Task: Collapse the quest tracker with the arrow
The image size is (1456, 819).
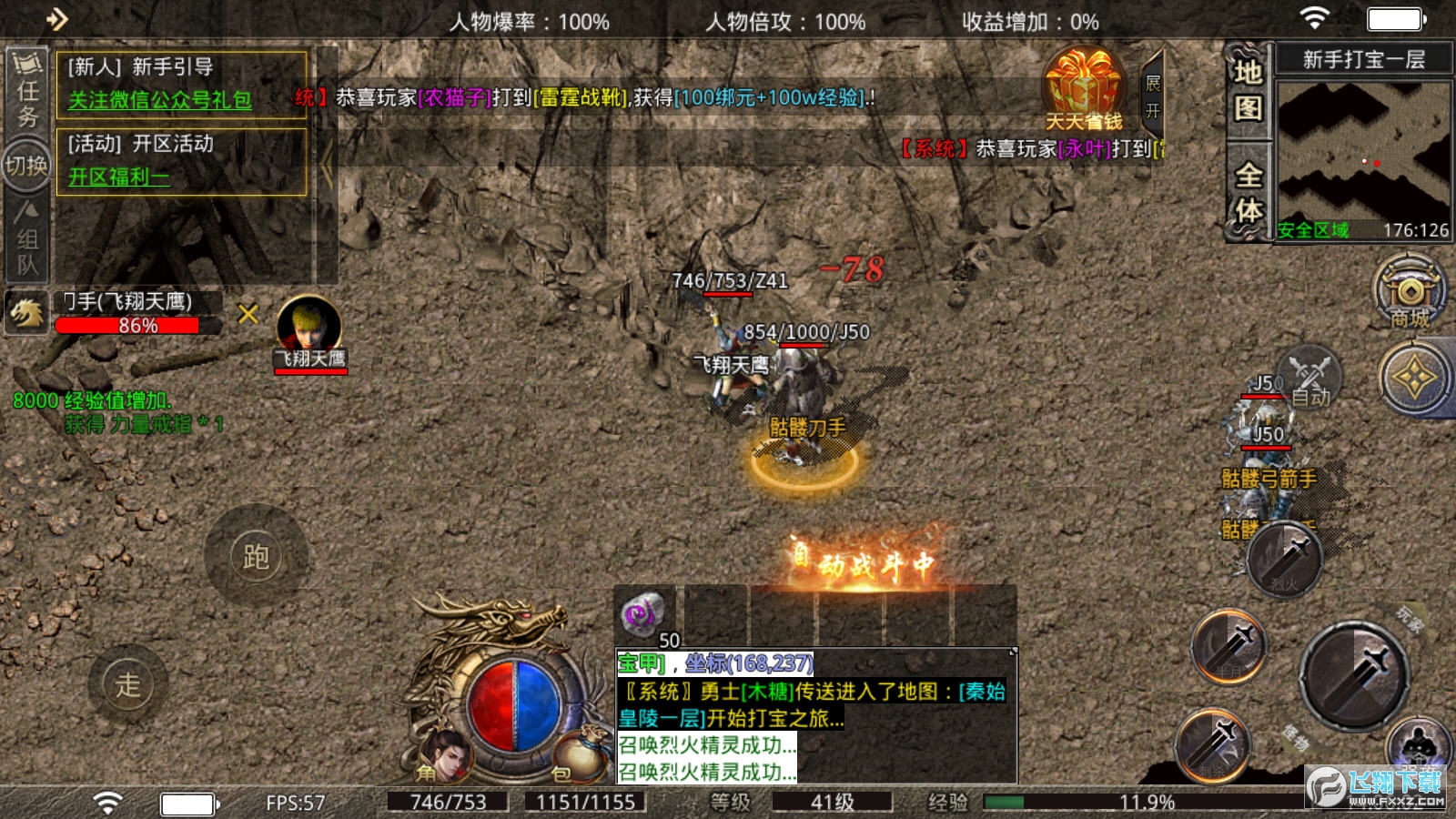Action: (x=327, y=164)
